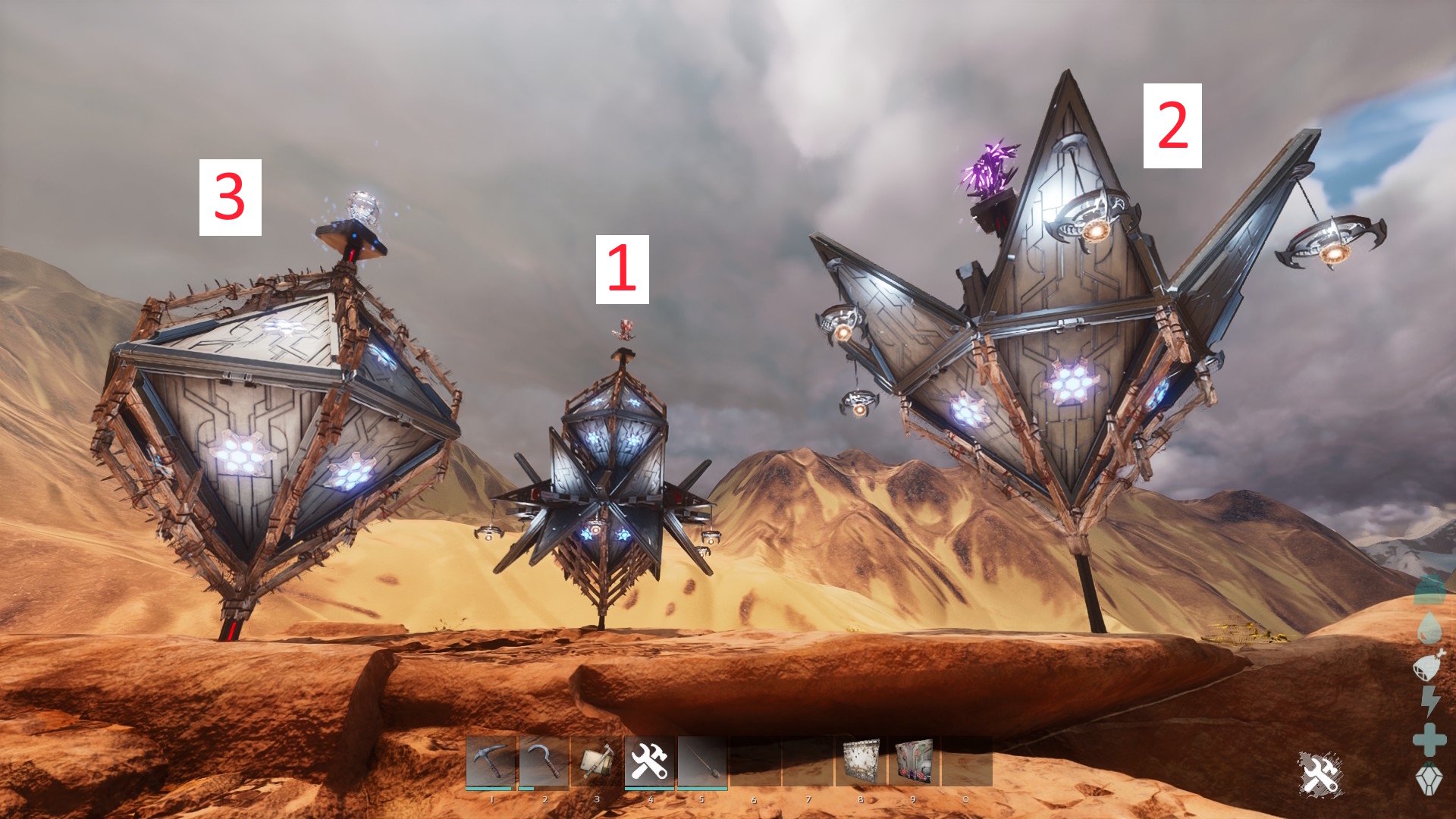
Task: Select the pickaxe hotbar slot
Action: coord(491,761)
